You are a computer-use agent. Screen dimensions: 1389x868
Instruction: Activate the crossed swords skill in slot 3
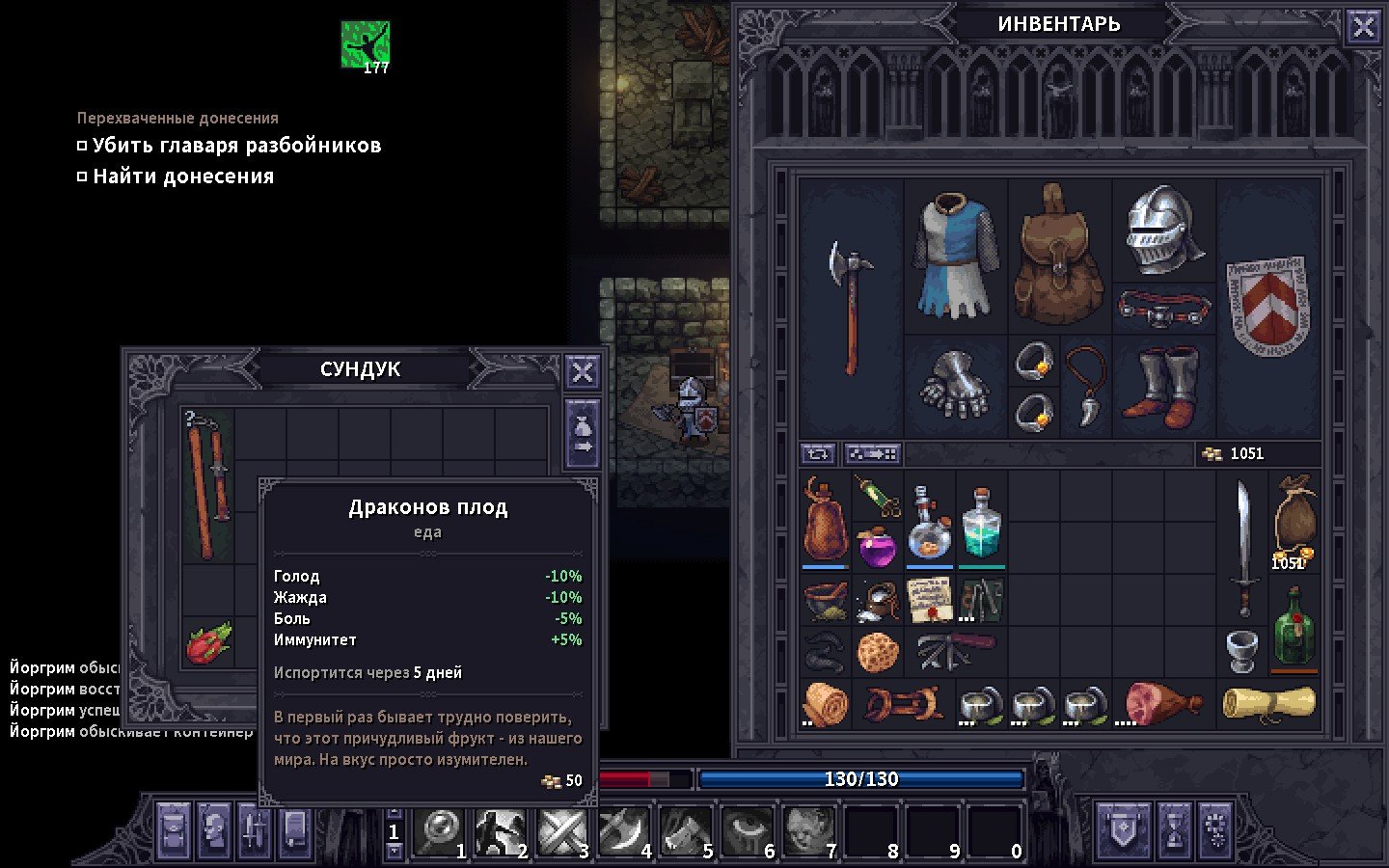561,831
